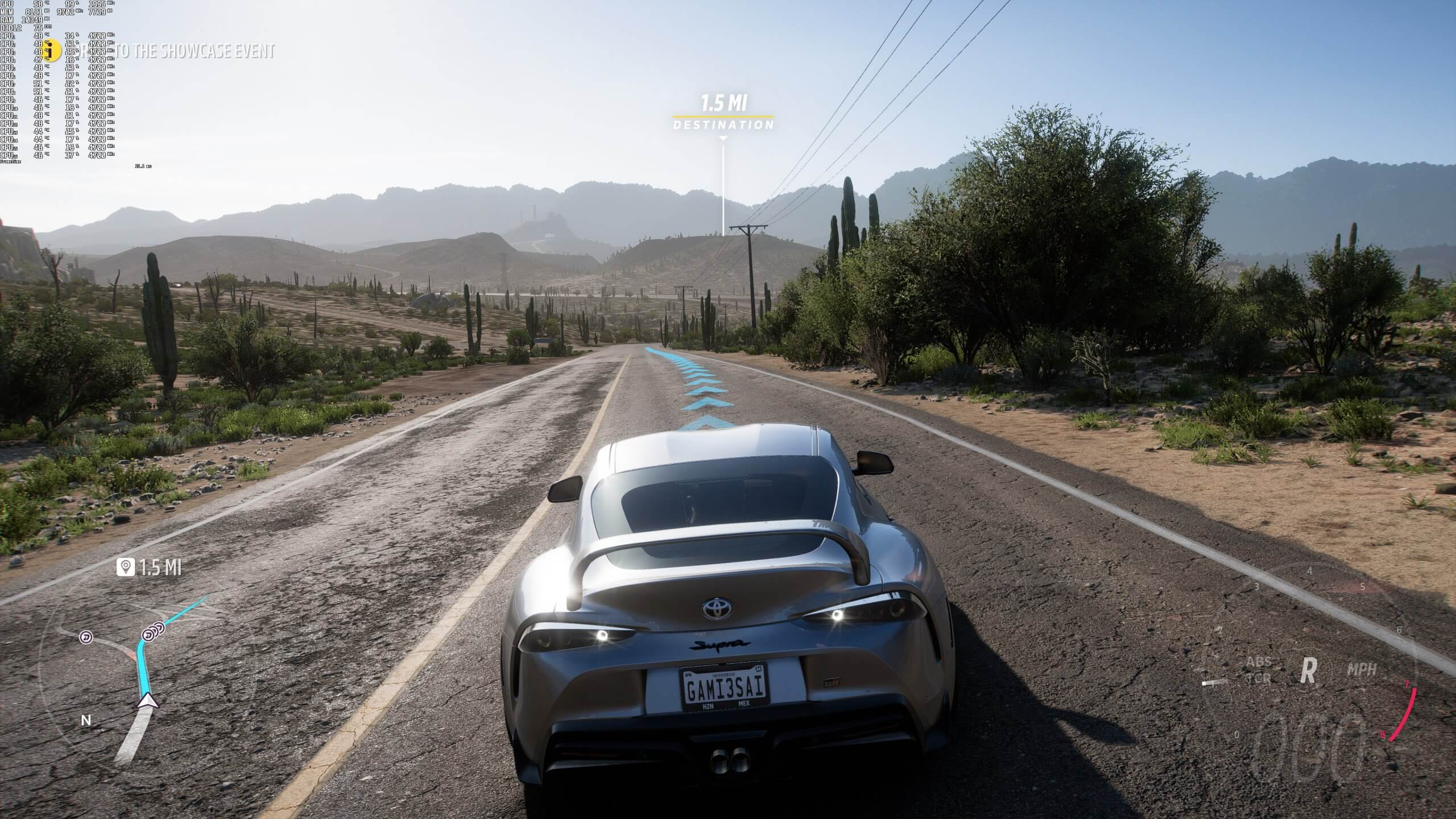Click the GPU stat row in the overlay

[34, 5]
